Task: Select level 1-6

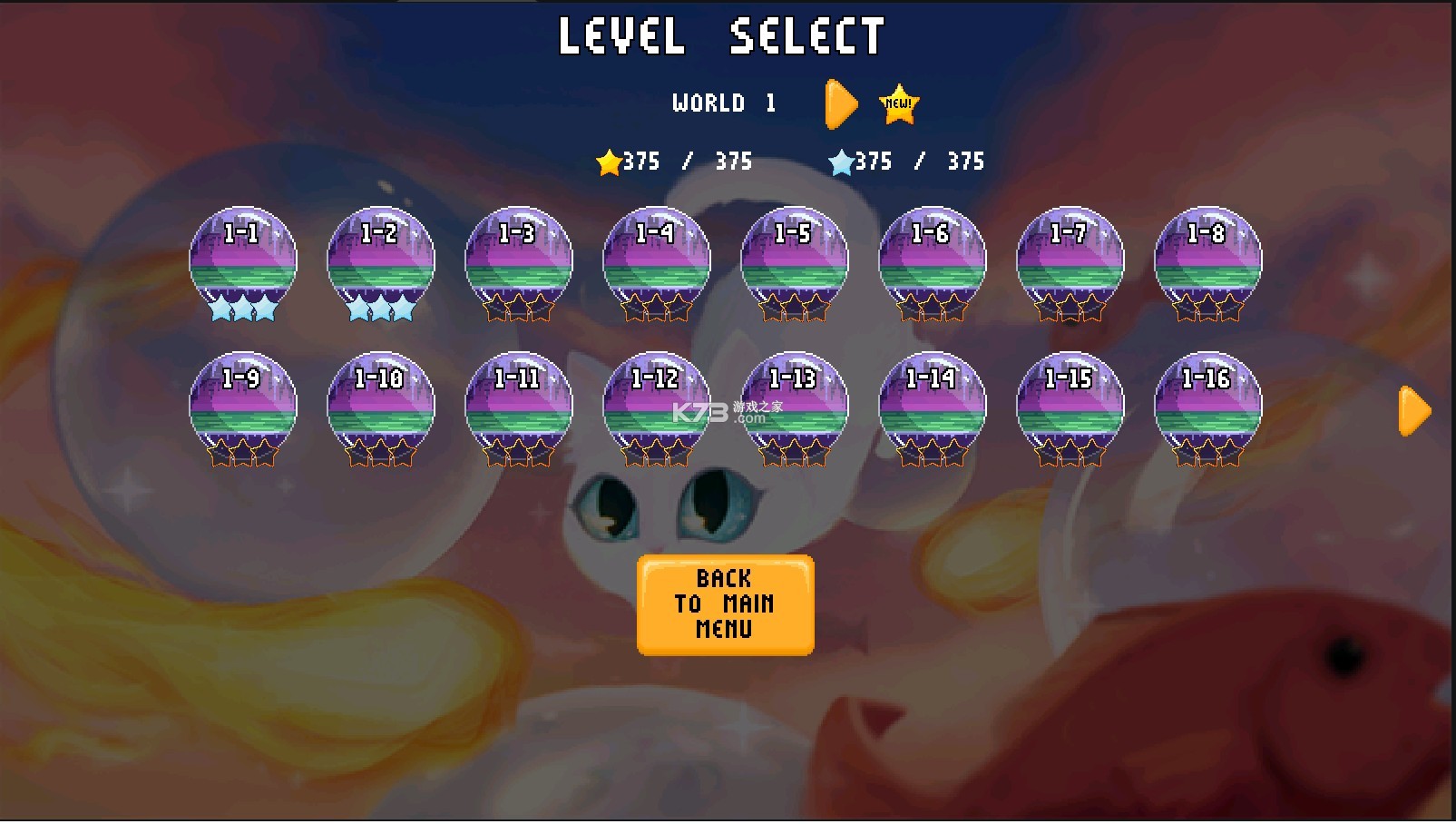Action: pos(933,261)
